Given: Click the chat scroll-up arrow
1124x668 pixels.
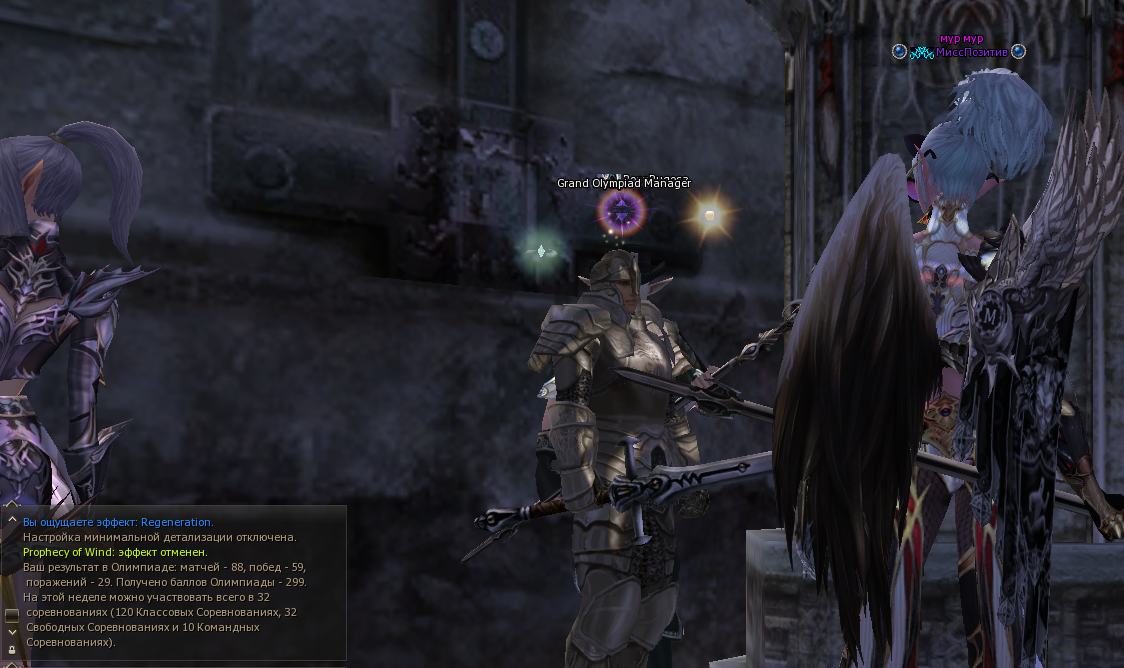Looking at the screenshot, I should tap(12, 520).
